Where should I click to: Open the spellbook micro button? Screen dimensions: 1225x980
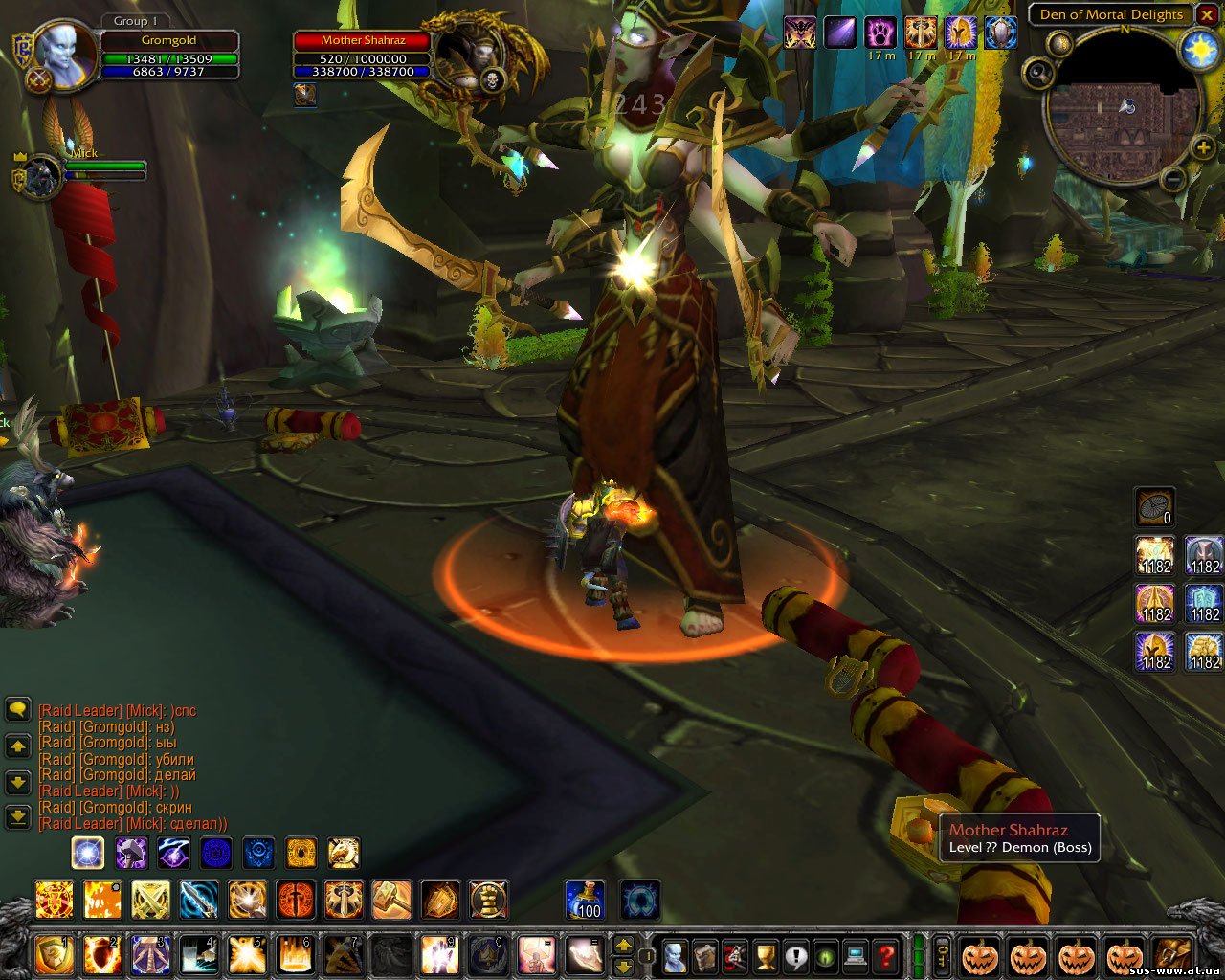pos(704,954)
